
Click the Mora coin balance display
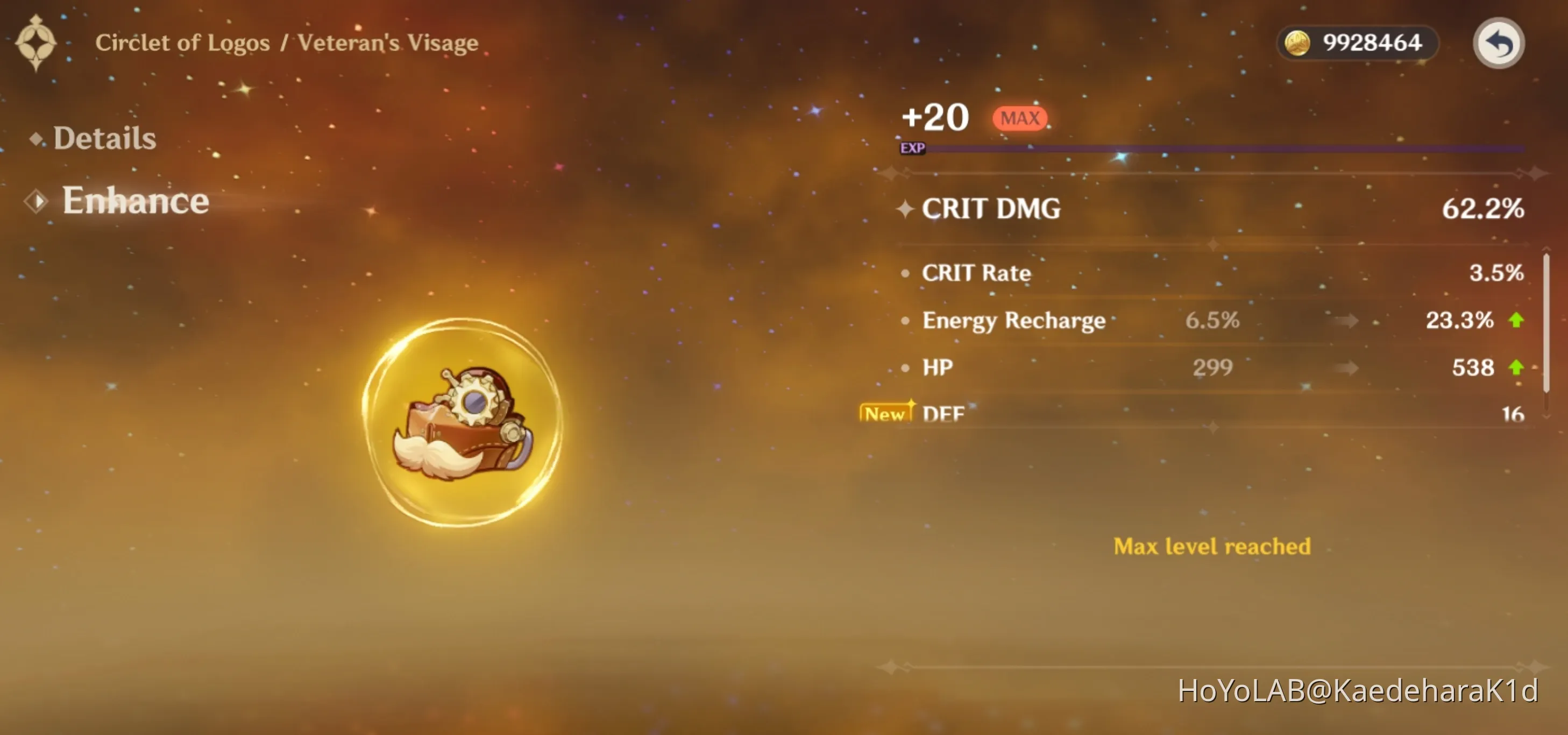click(x=1357, y=43)
